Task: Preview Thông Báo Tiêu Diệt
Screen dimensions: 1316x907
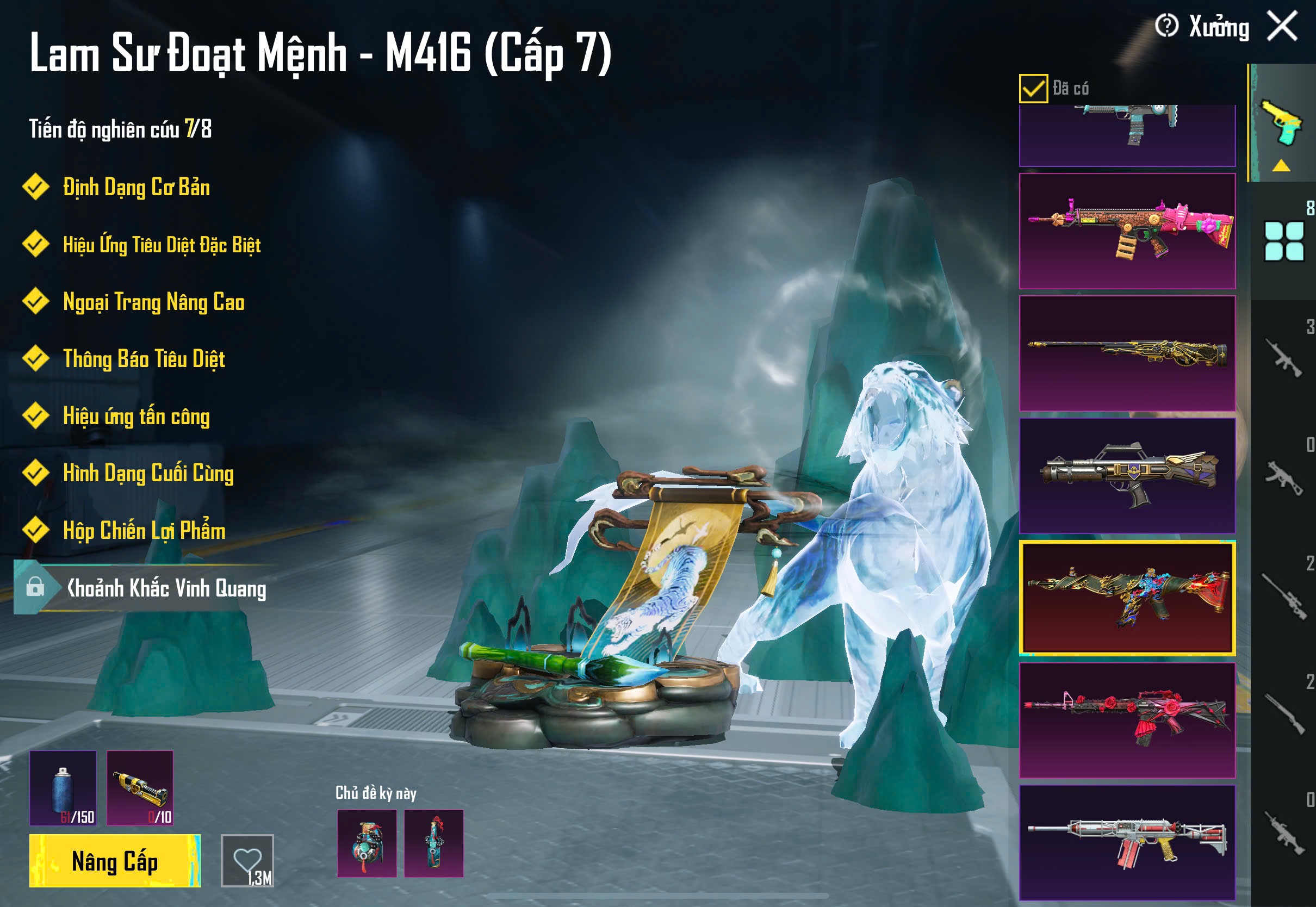Action: point(144,359)
